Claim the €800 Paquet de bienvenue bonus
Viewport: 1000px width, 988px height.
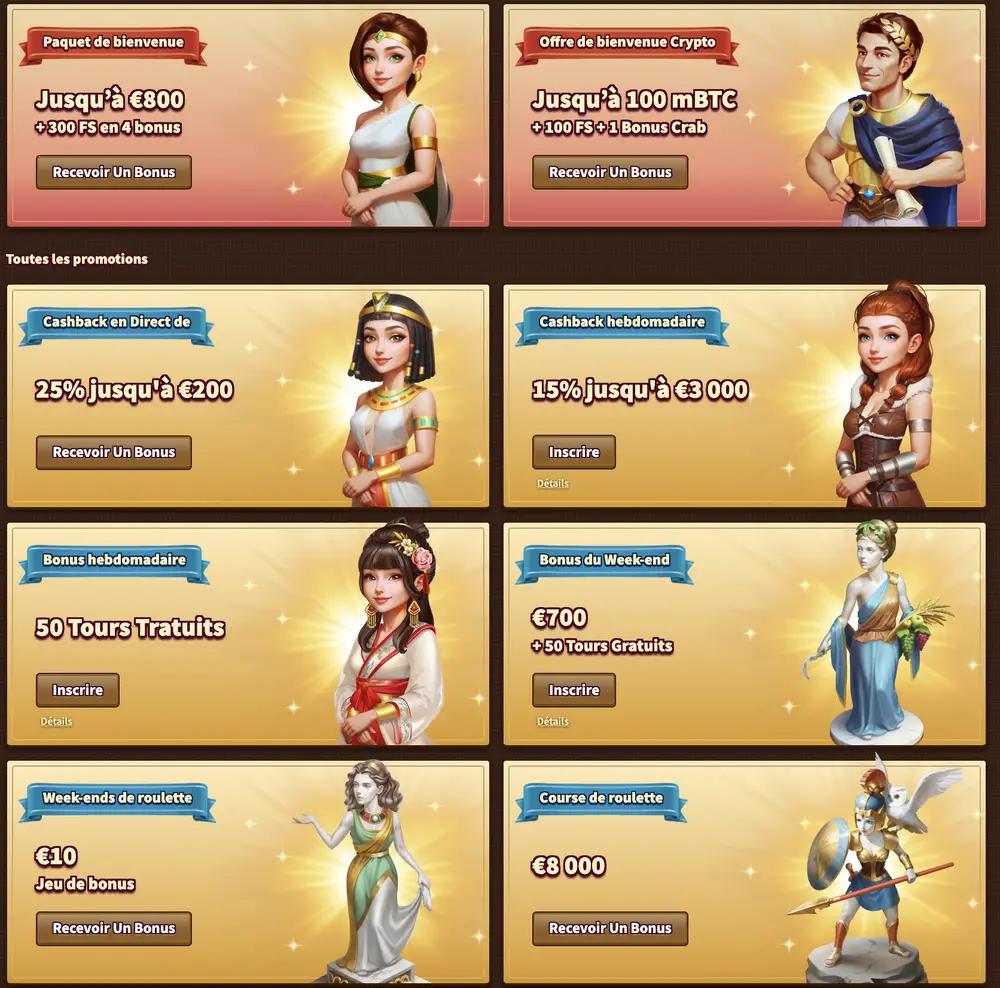[113, 172]
